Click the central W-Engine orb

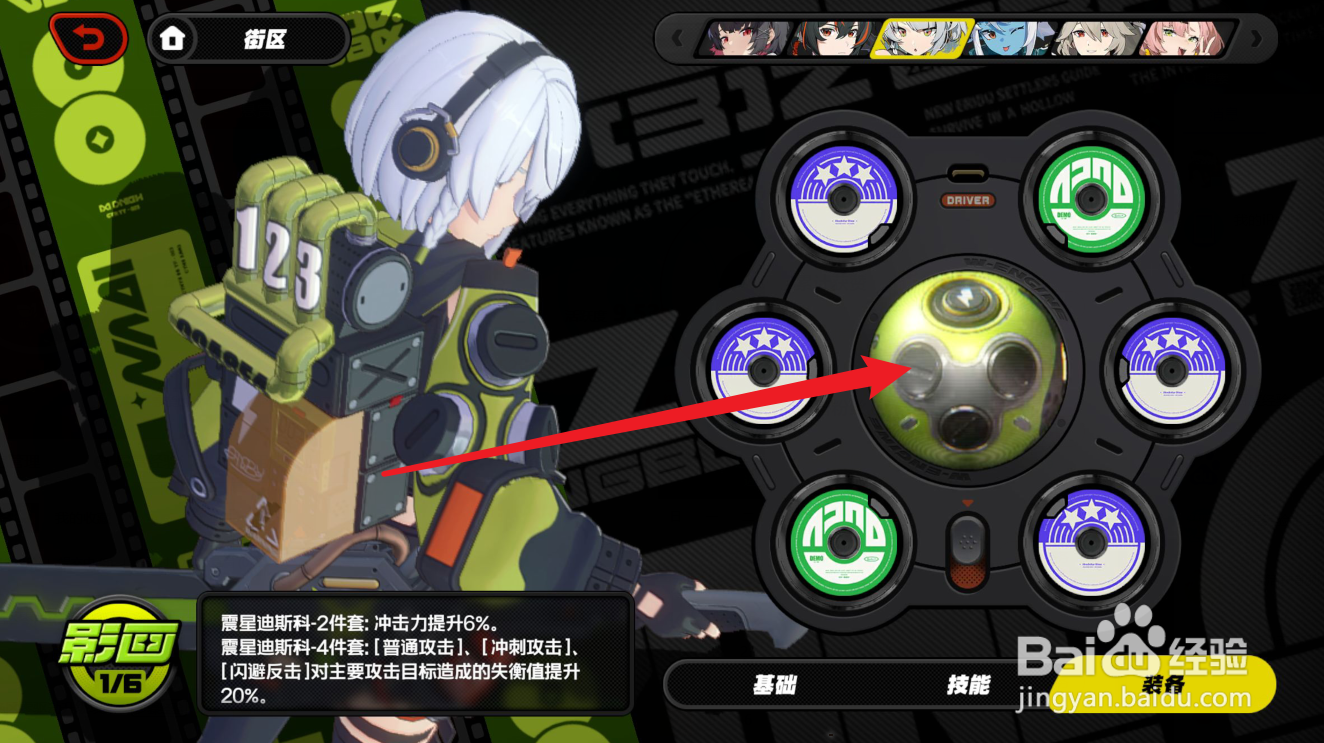pos(966,370)
